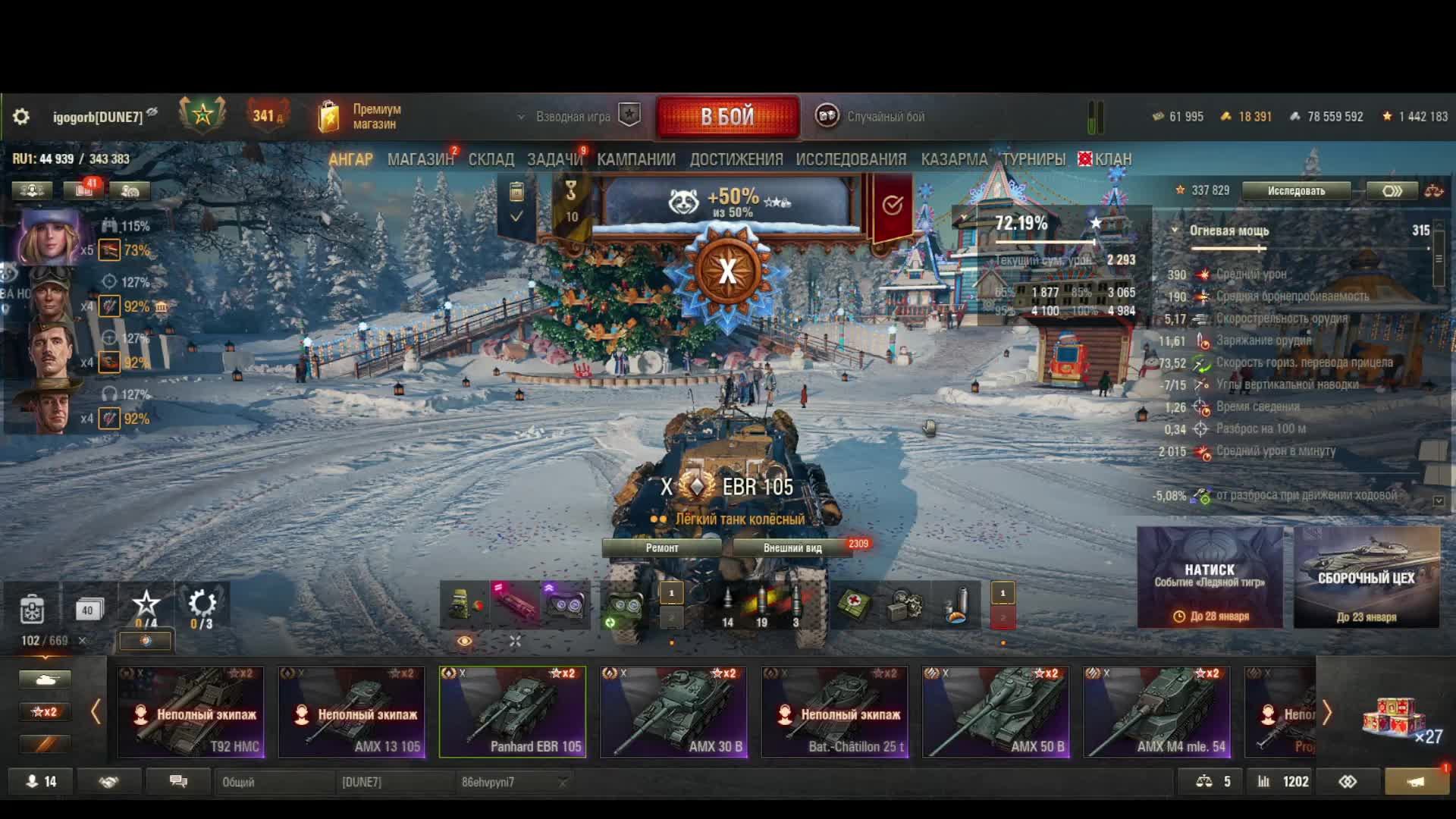This screenshot has height=819, width=1456.
Task: Open the Ремонт button for EBR 105
Action: [x=662, y=548]
